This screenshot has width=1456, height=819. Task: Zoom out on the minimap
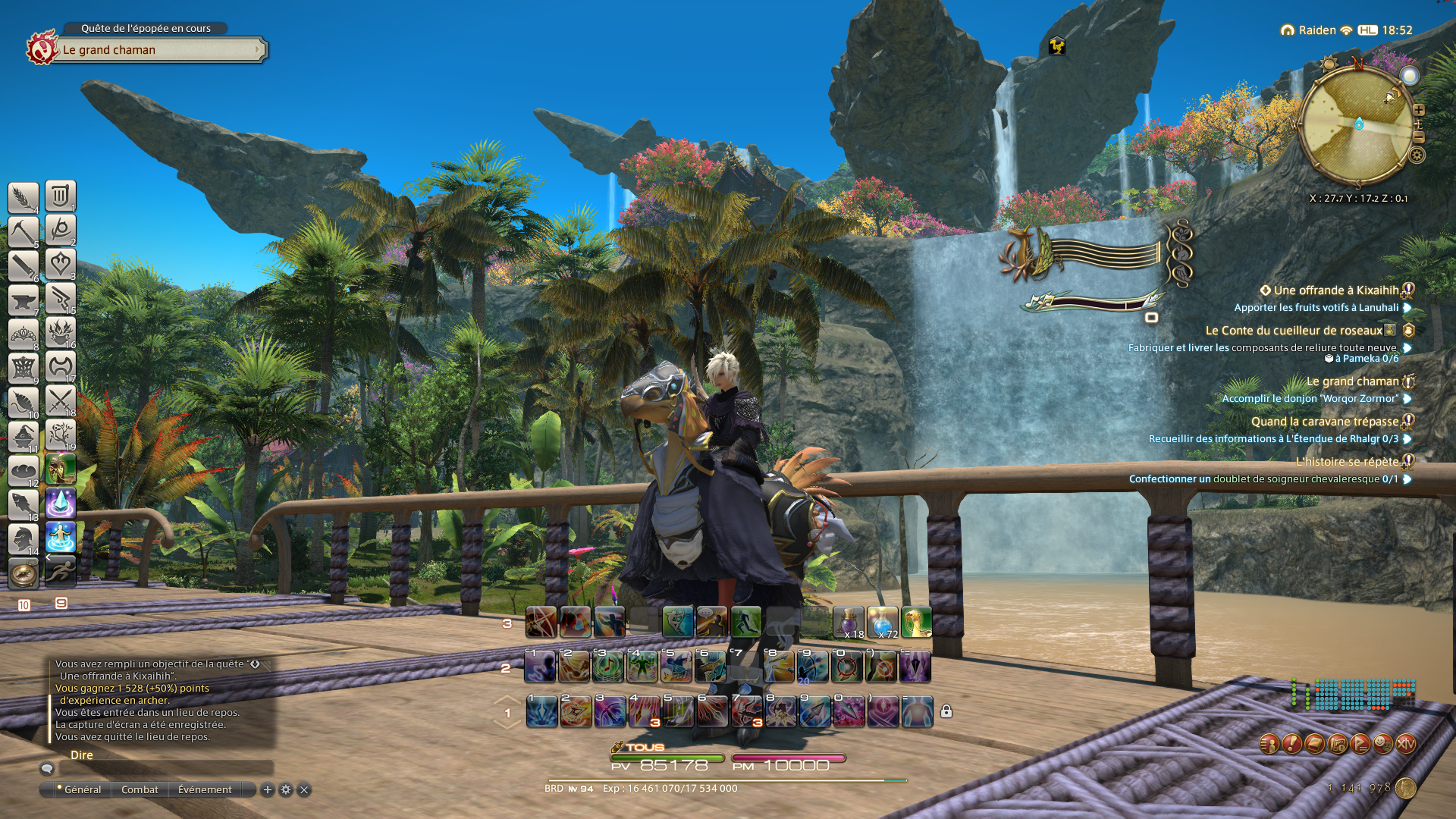pyautogui.click(x=1418, y=137)
